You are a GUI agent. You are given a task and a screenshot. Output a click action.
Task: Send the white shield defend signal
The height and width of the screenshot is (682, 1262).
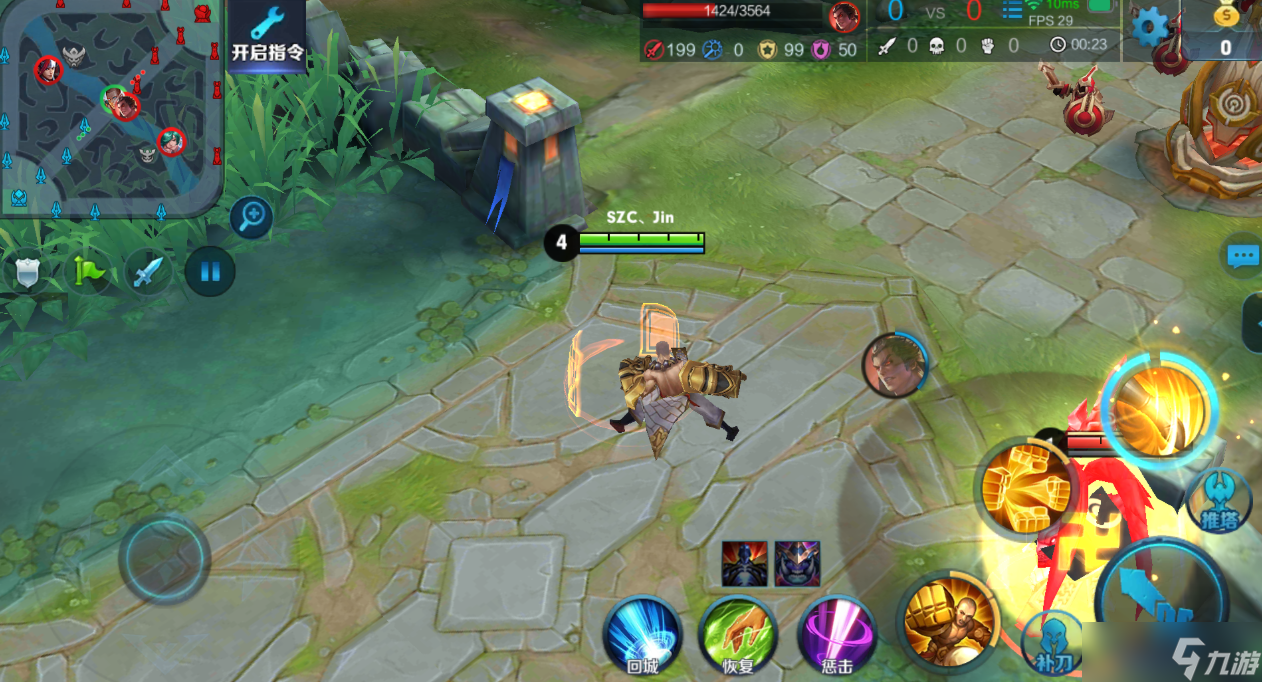click(x=27, y=272)
